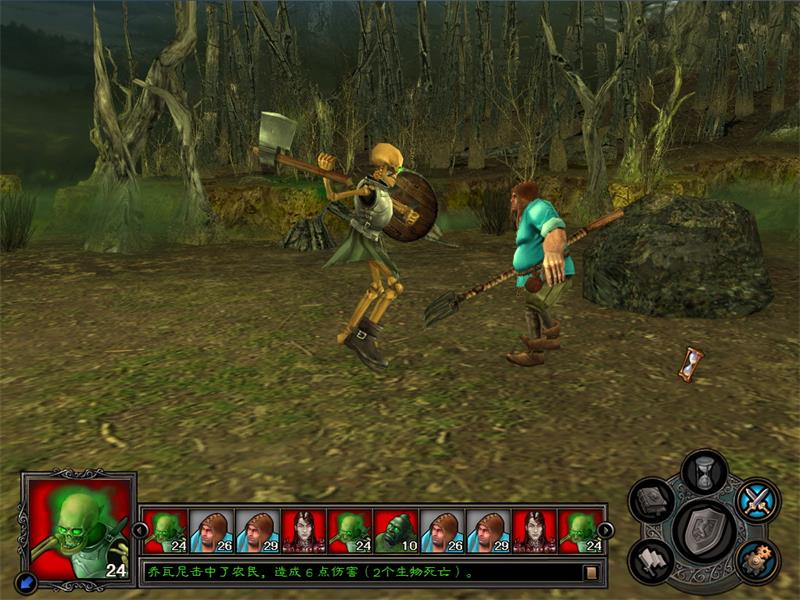Screen dimensions: 800x600
Task: Surrender using the white flag button
Action: (652, 560)
